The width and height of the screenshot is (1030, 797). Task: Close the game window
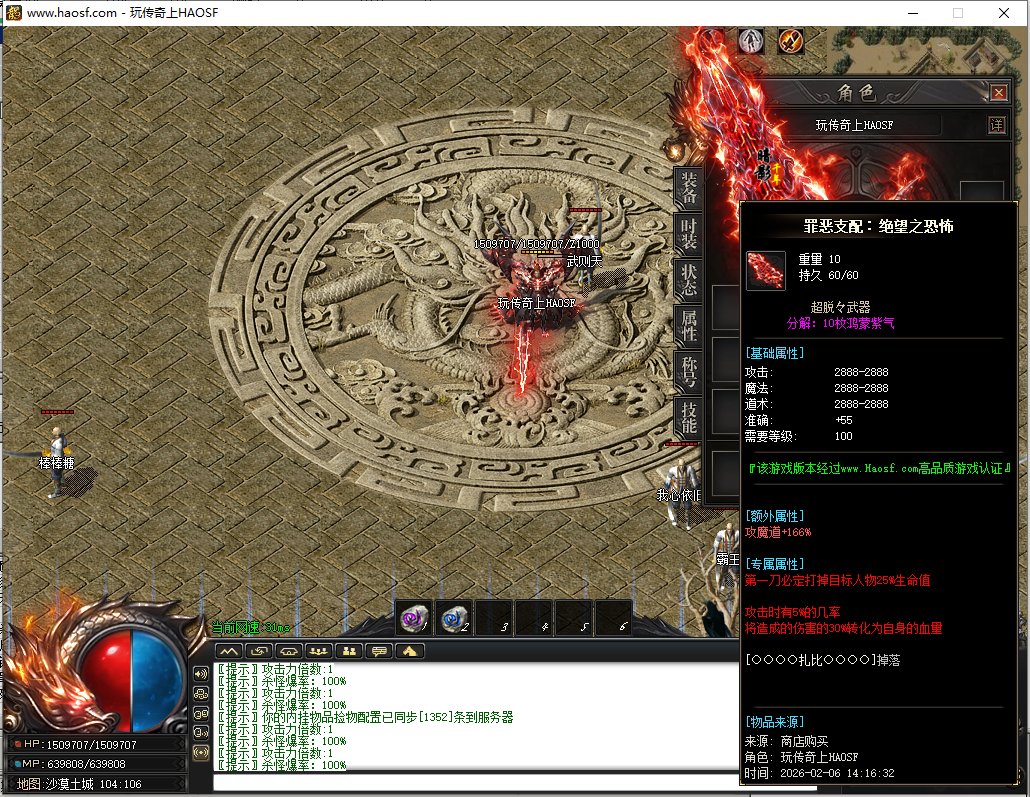pyautogui.click(x=1004, y=13)
